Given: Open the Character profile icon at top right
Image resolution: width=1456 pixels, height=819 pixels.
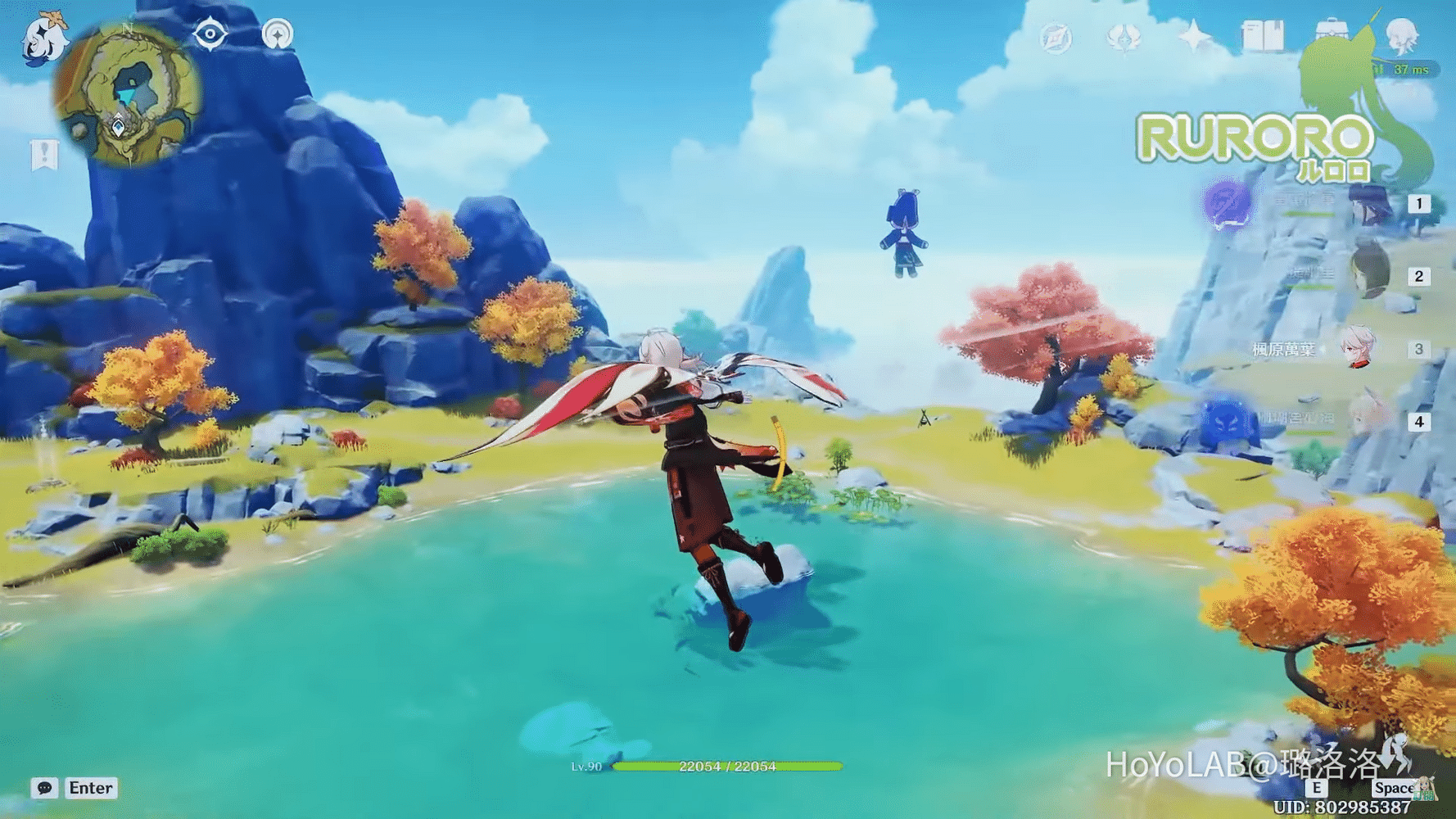Looking at the screenshot, I should [x=1403, y=35].
